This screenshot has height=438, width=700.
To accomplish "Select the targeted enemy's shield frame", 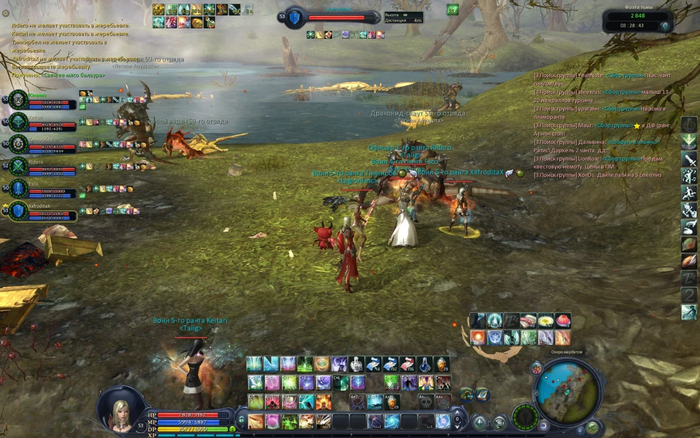I will coord(296,16).
